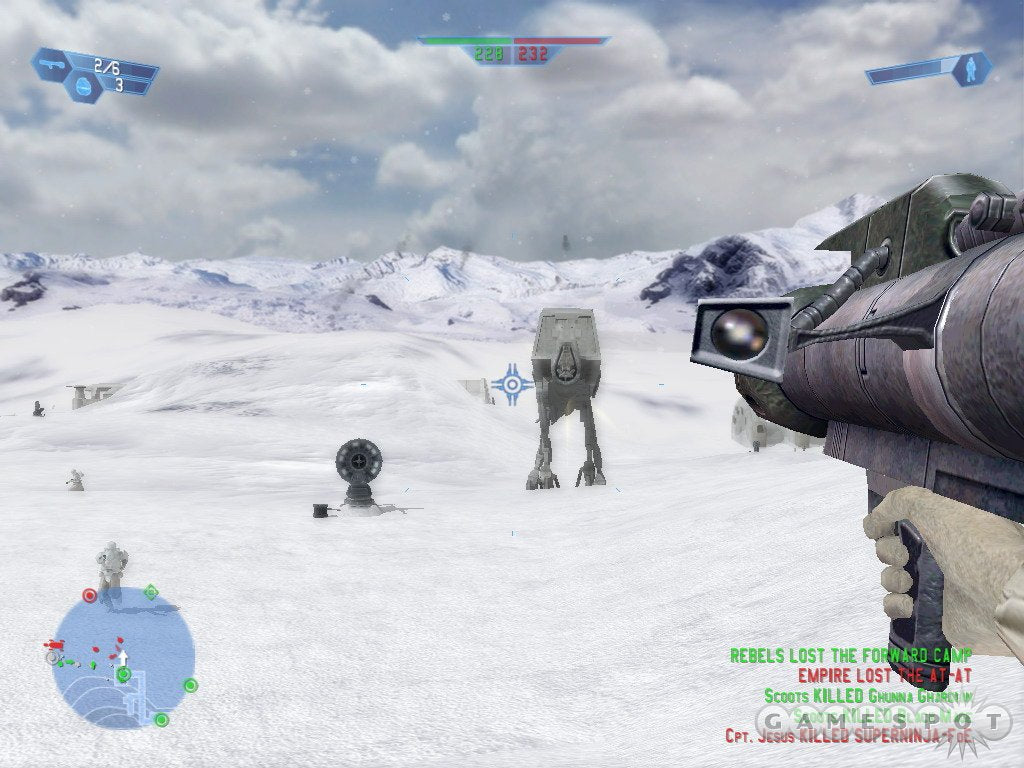The height and width of the screenshot is (768, 1024).
Task: Select the red command post minimap marker
Action: pyautogui.click(x=89, y=595)
